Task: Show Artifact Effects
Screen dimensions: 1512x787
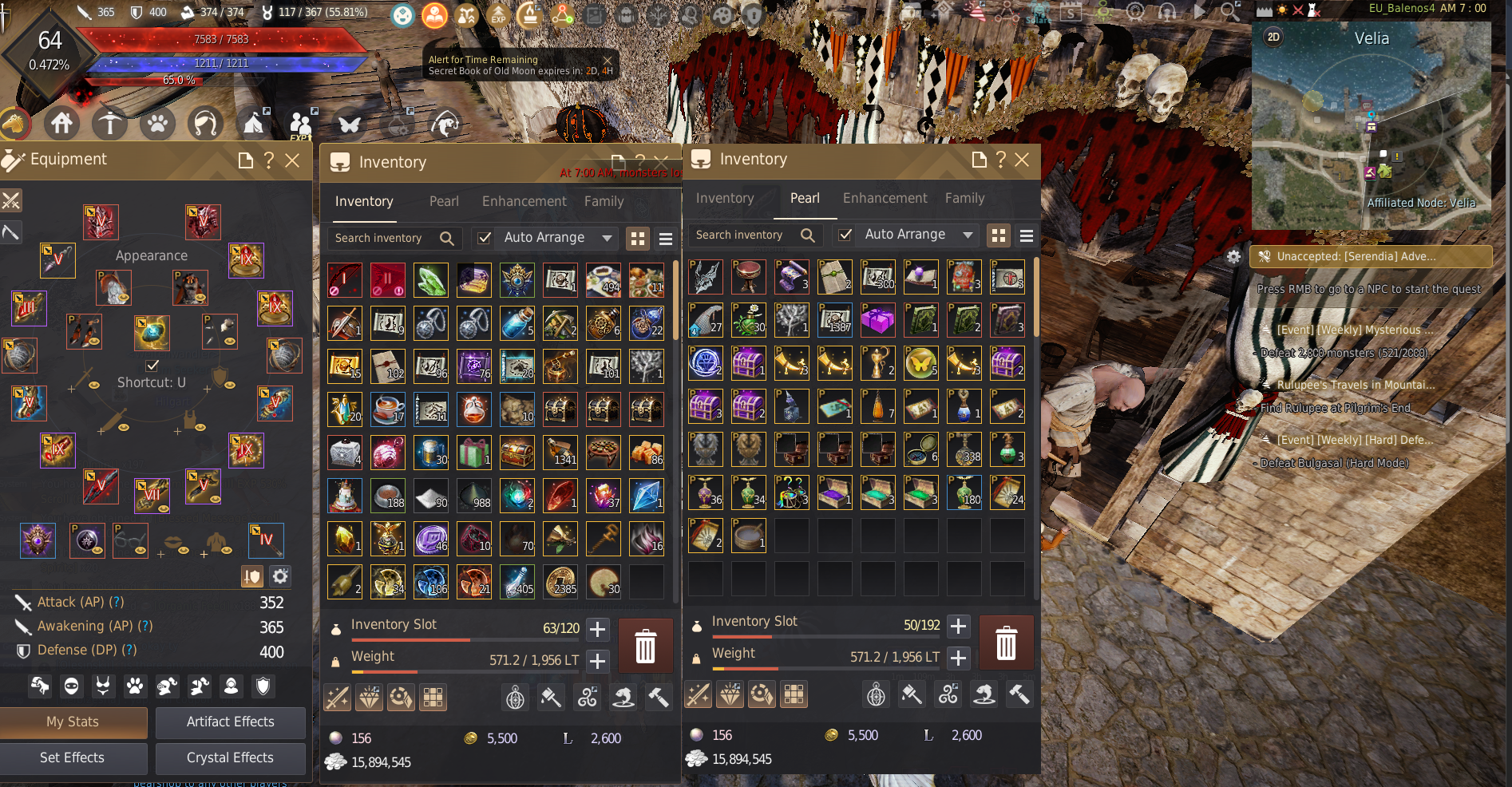Action: 230,722
